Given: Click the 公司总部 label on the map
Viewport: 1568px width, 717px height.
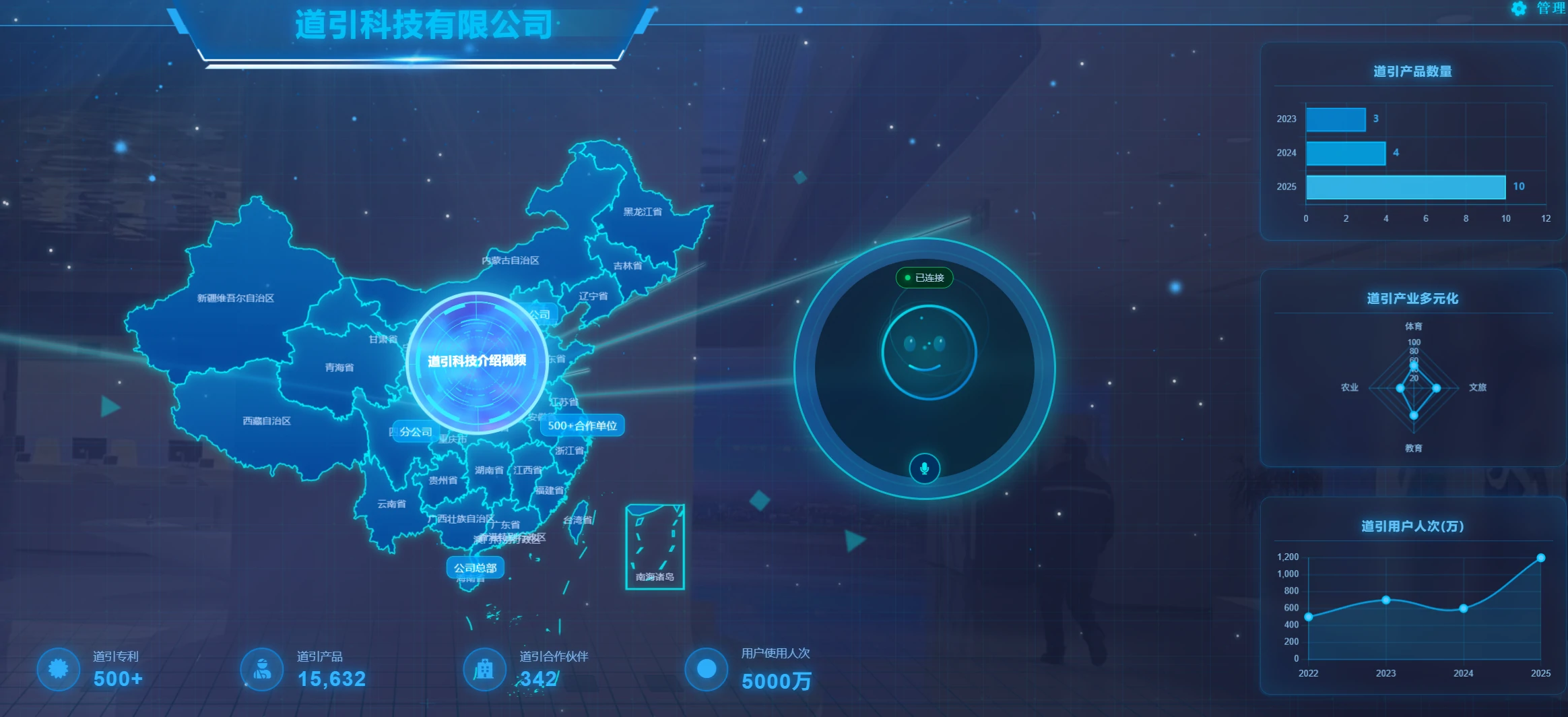Looking at the screenshot, I should (x=475, y=568).
